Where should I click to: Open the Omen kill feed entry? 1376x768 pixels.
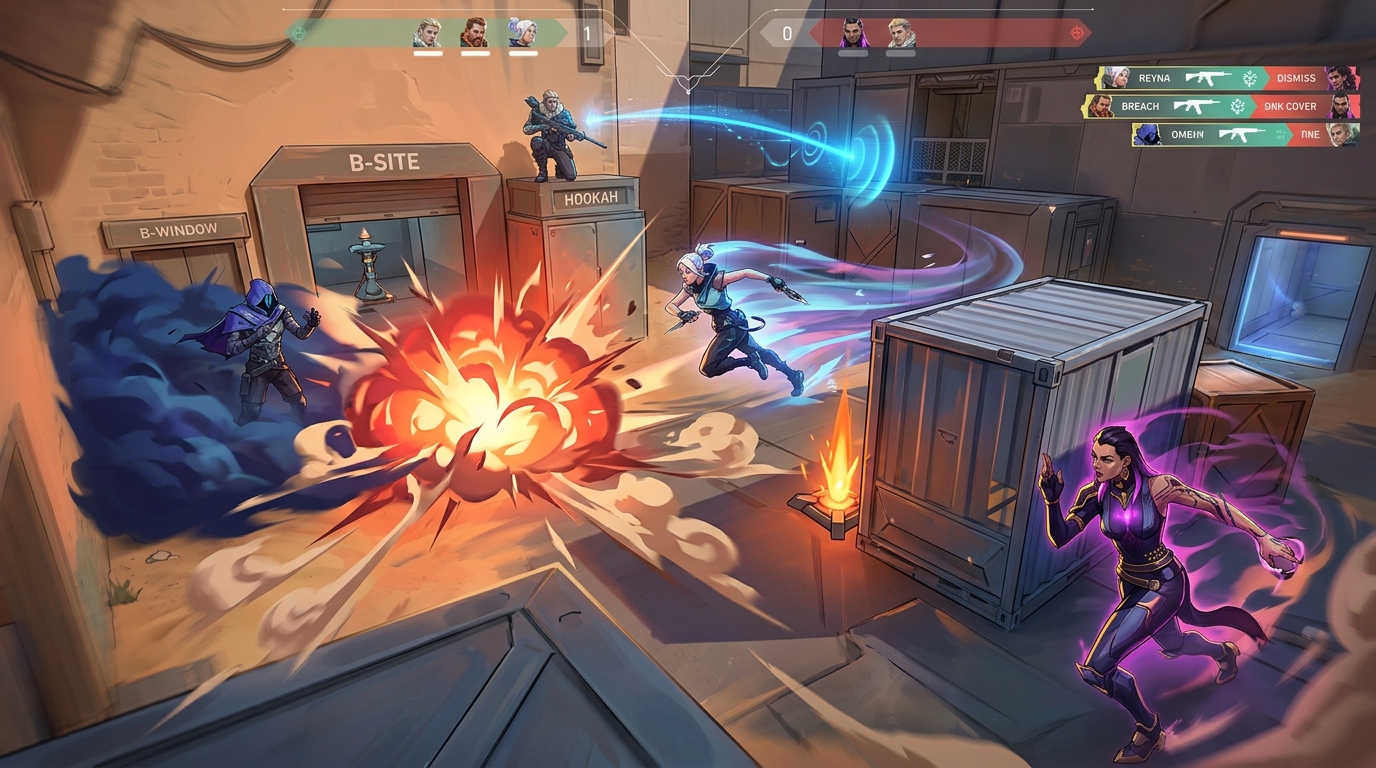click(x=1245, y=134)
